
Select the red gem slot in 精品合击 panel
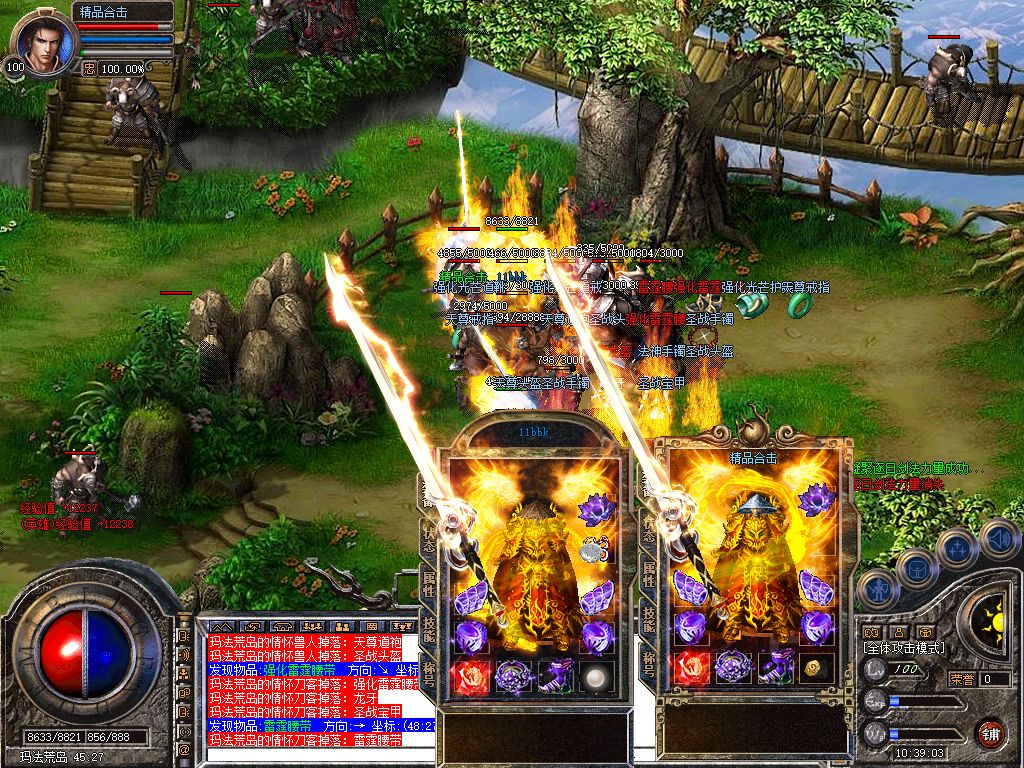point(690,668)
